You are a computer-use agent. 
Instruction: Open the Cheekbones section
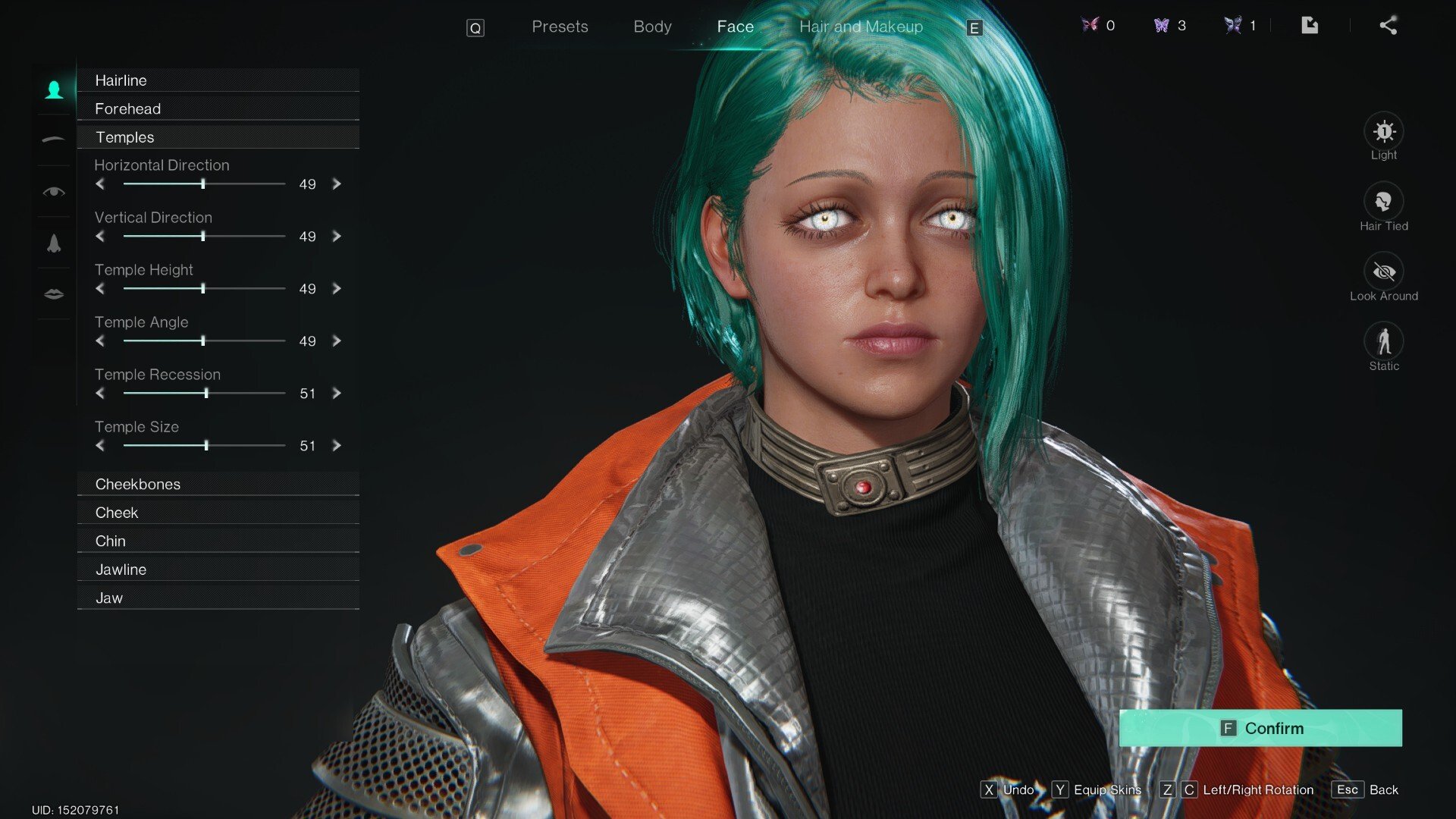tap(218, 484)
